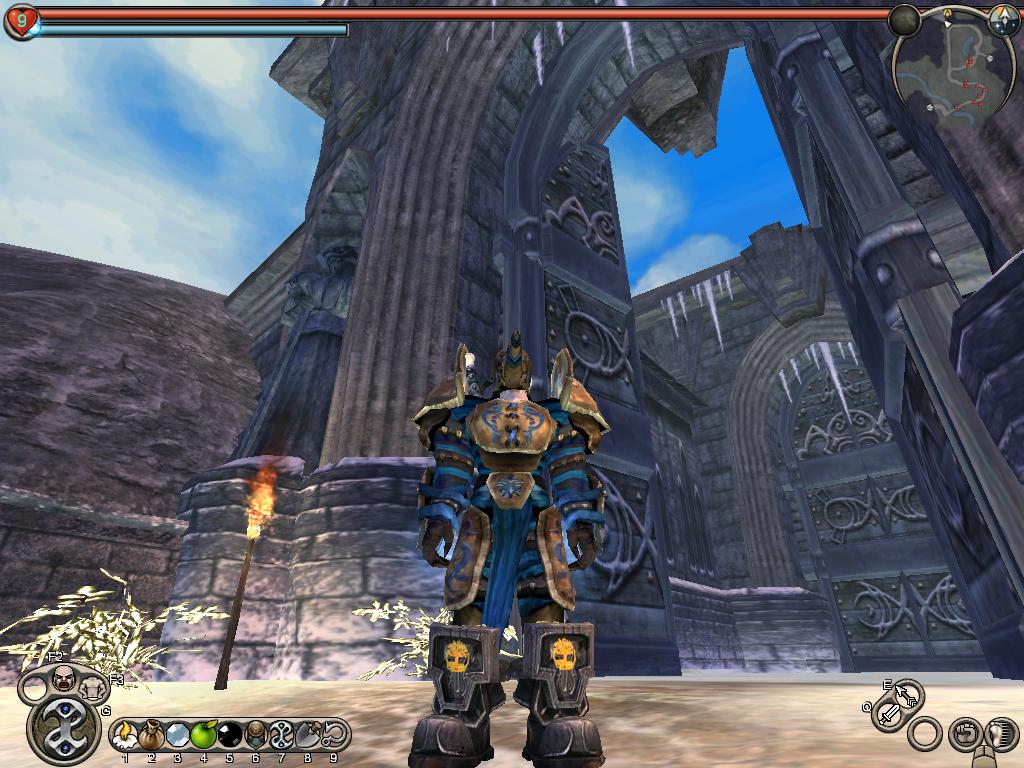Switch to the bow and arrow weapon
The image size is (1024, 768).
tap(906, 694)
